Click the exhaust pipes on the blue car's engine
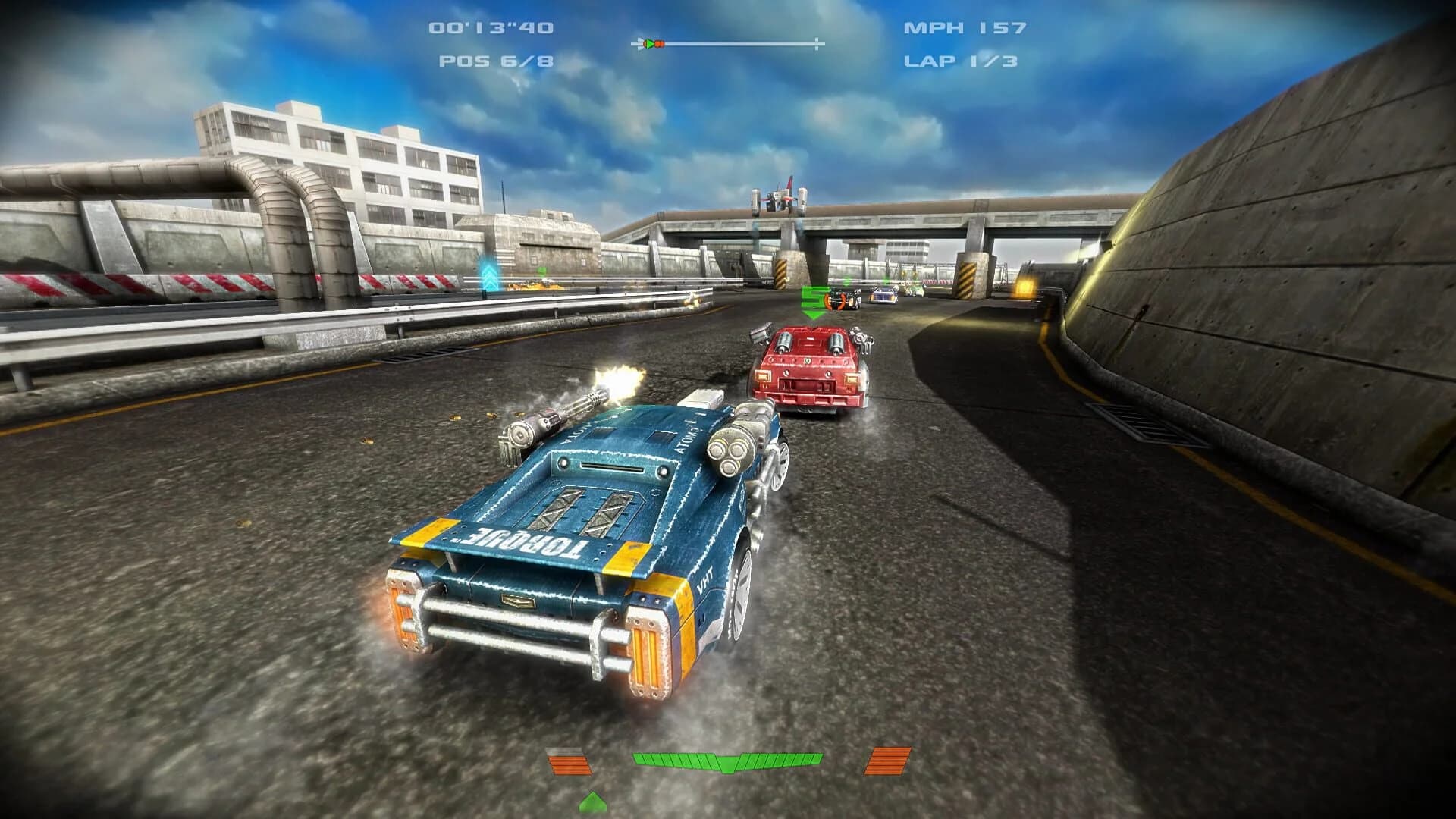 click(x=730, y=455)
